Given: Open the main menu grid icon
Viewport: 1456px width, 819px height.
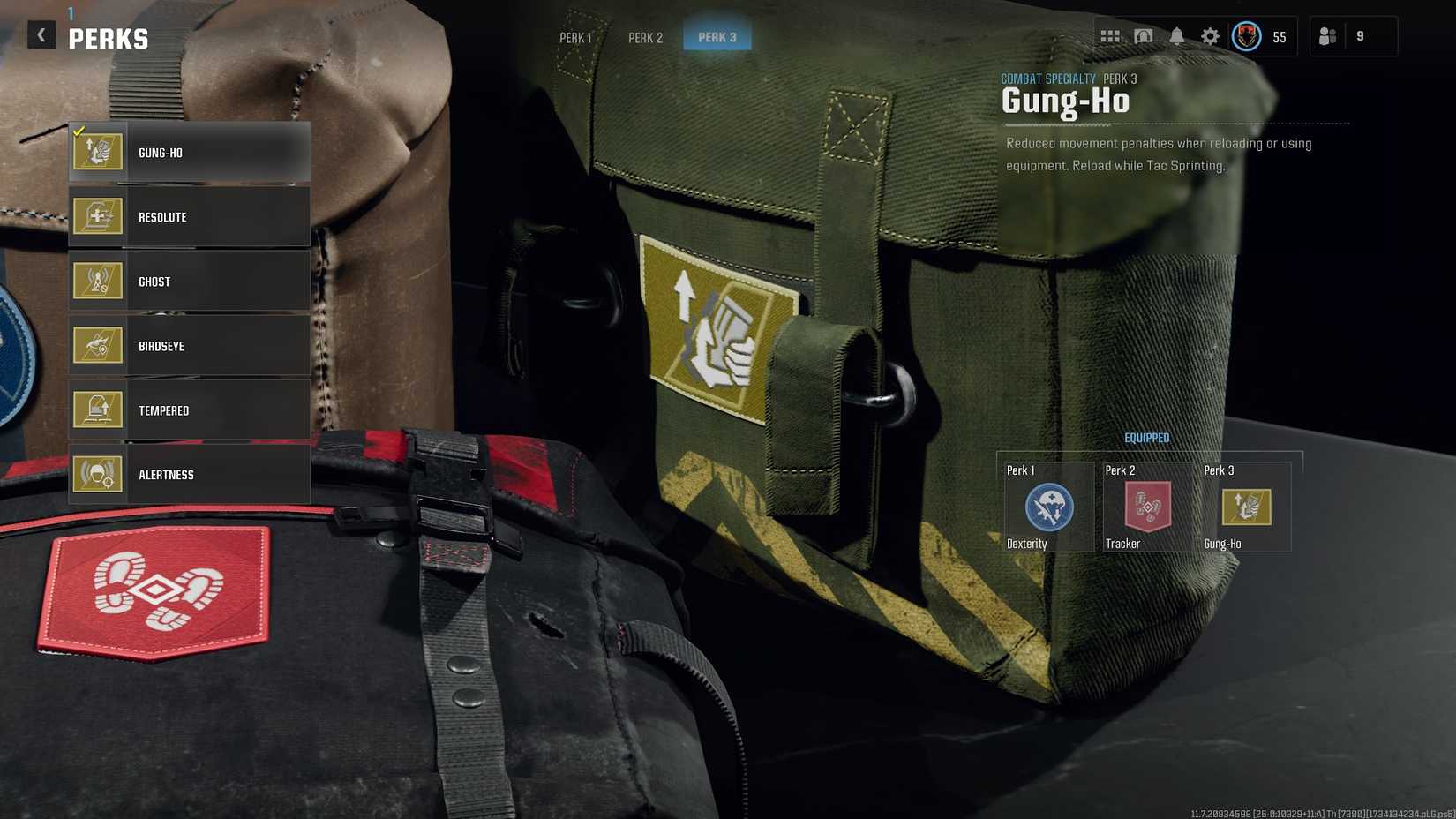Looking at the screenshot, I should 1110,36.
